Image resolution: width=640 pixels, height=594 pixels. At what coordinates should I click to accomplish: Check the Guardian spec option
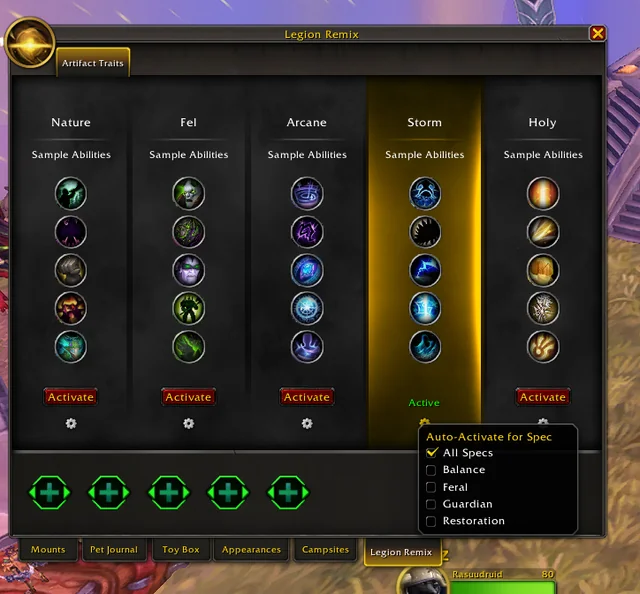(431, 504)
